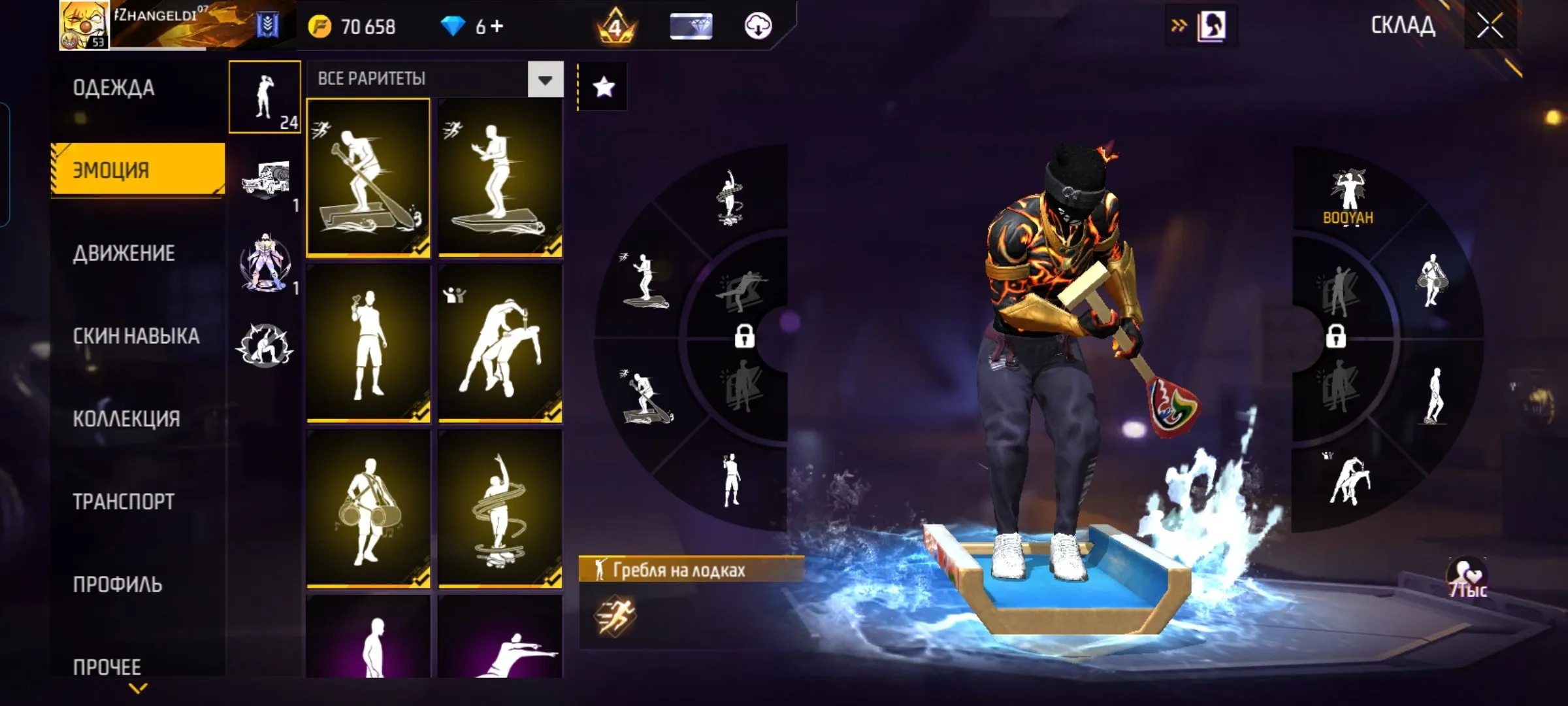Open the ОДЕЖДА clothing category
1568x706 pixels.
pos(114,88)
